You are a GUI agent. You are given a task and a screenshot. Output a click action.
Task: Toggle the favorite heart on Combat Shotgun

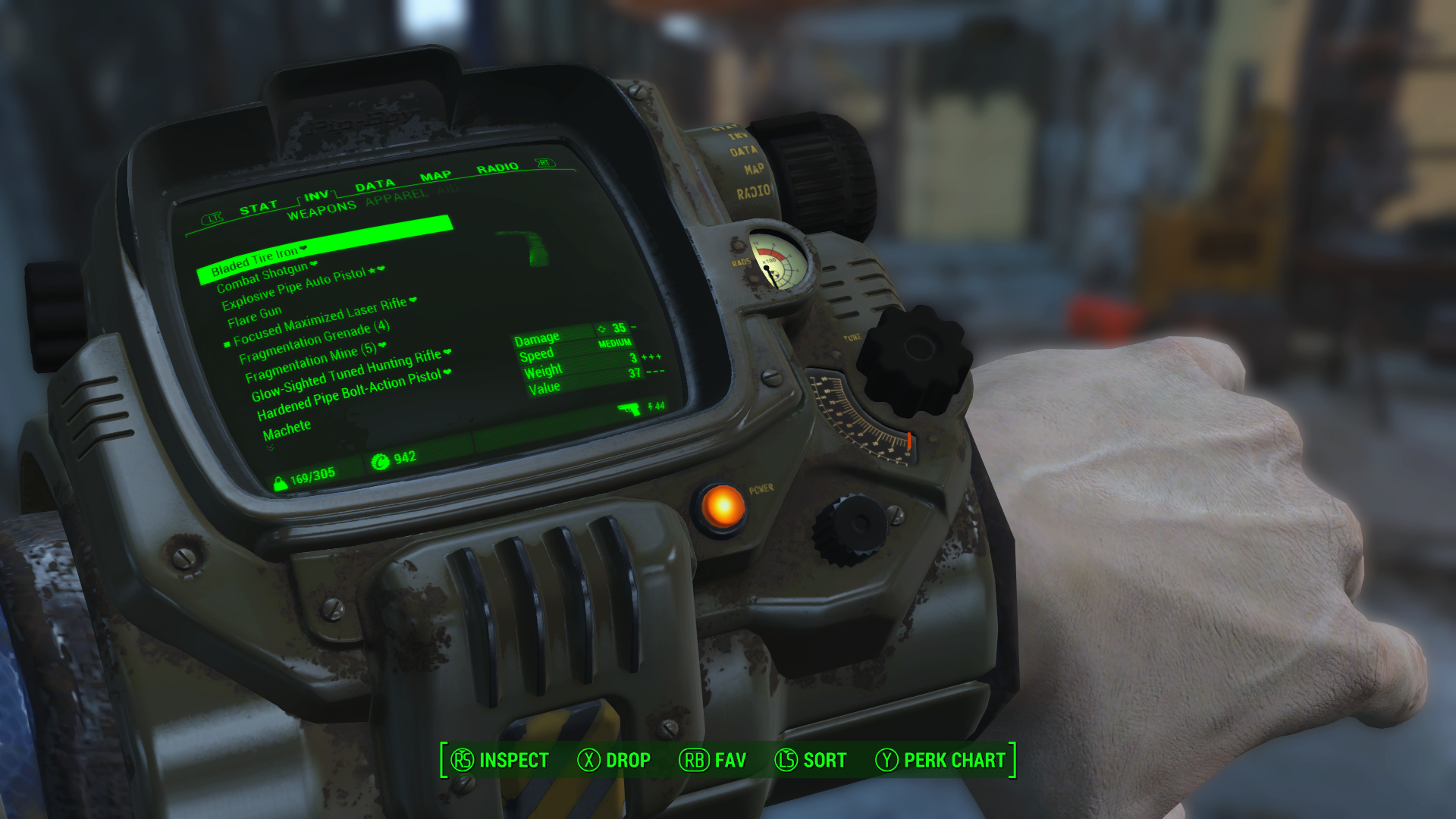point(313,265)
